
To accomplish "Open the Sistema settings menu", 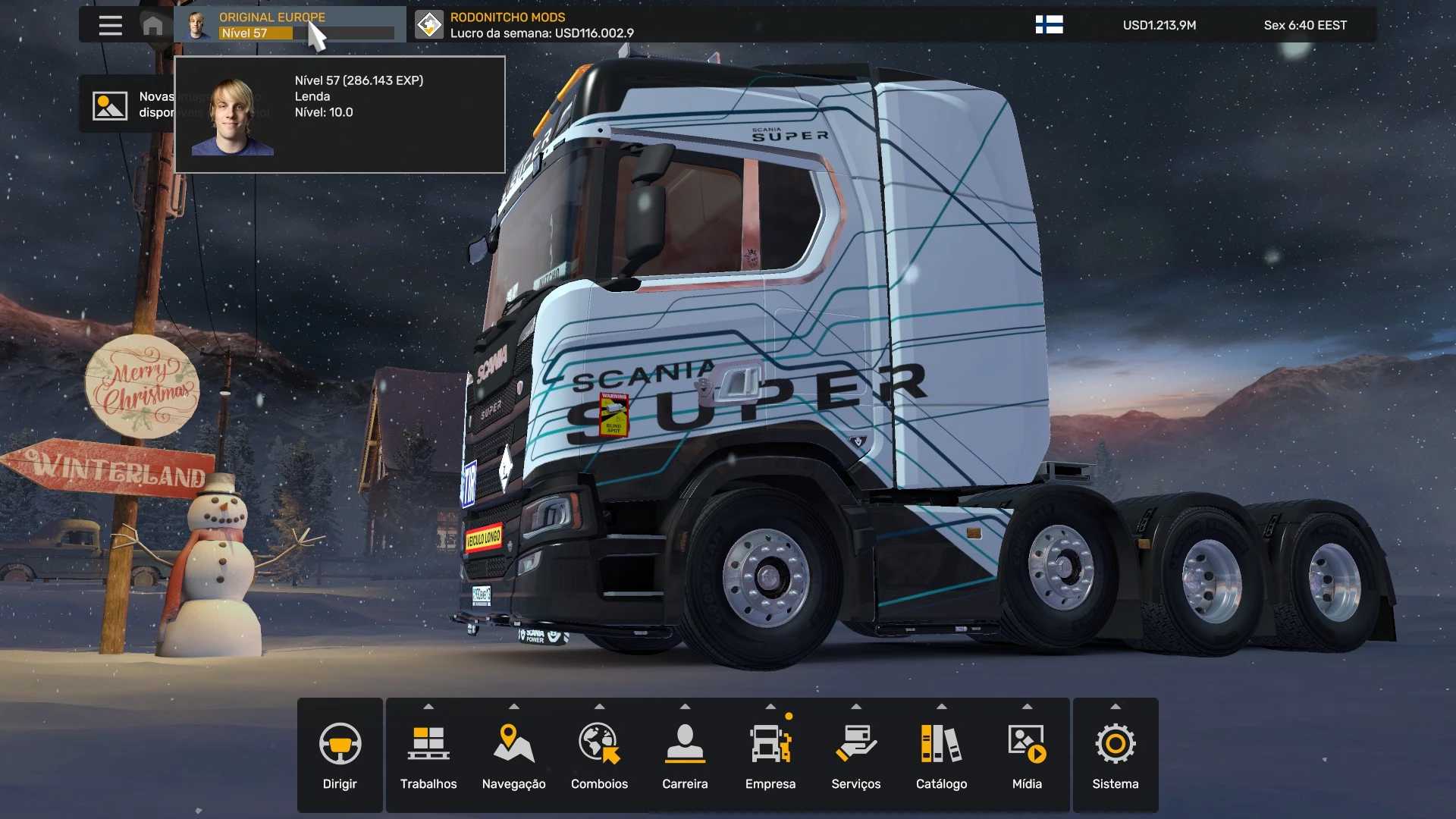I will coord(1115,755).
